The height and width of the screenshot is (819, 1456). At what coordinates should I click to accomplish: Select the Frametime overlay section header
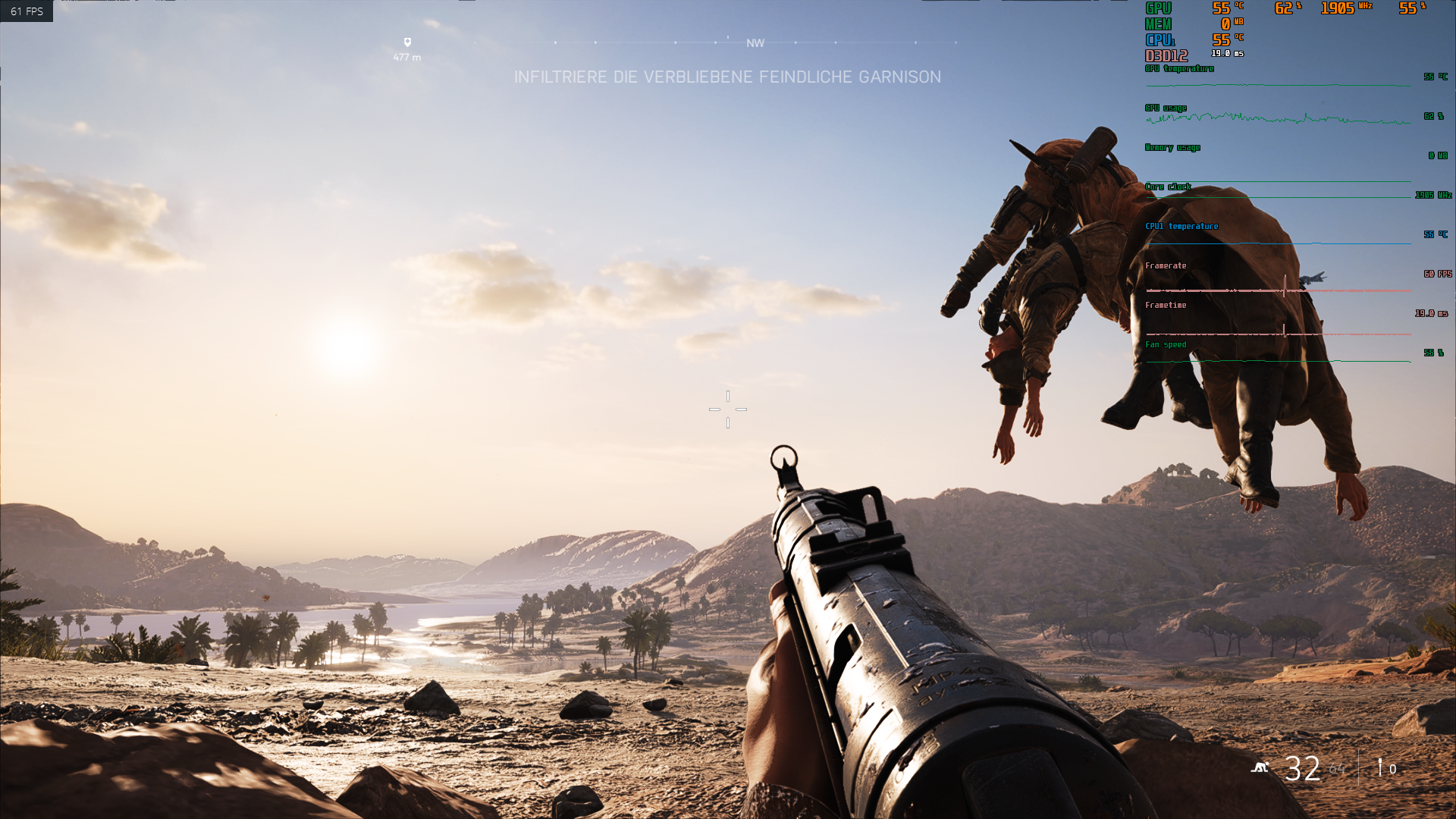point(1166,305)
